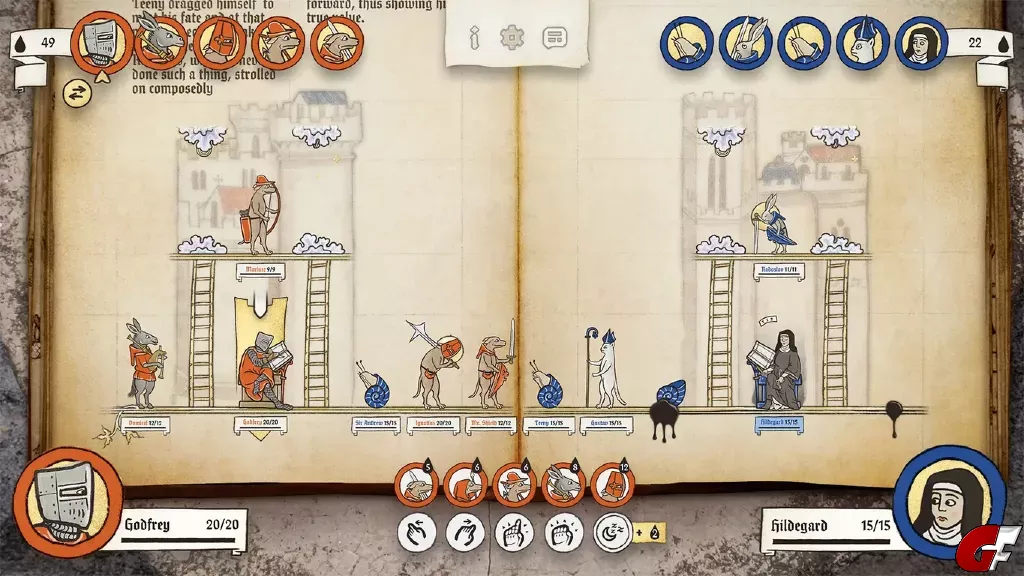
Task: Draw the dog swordsman costing 5 ink
Action: tap(416, 486)
